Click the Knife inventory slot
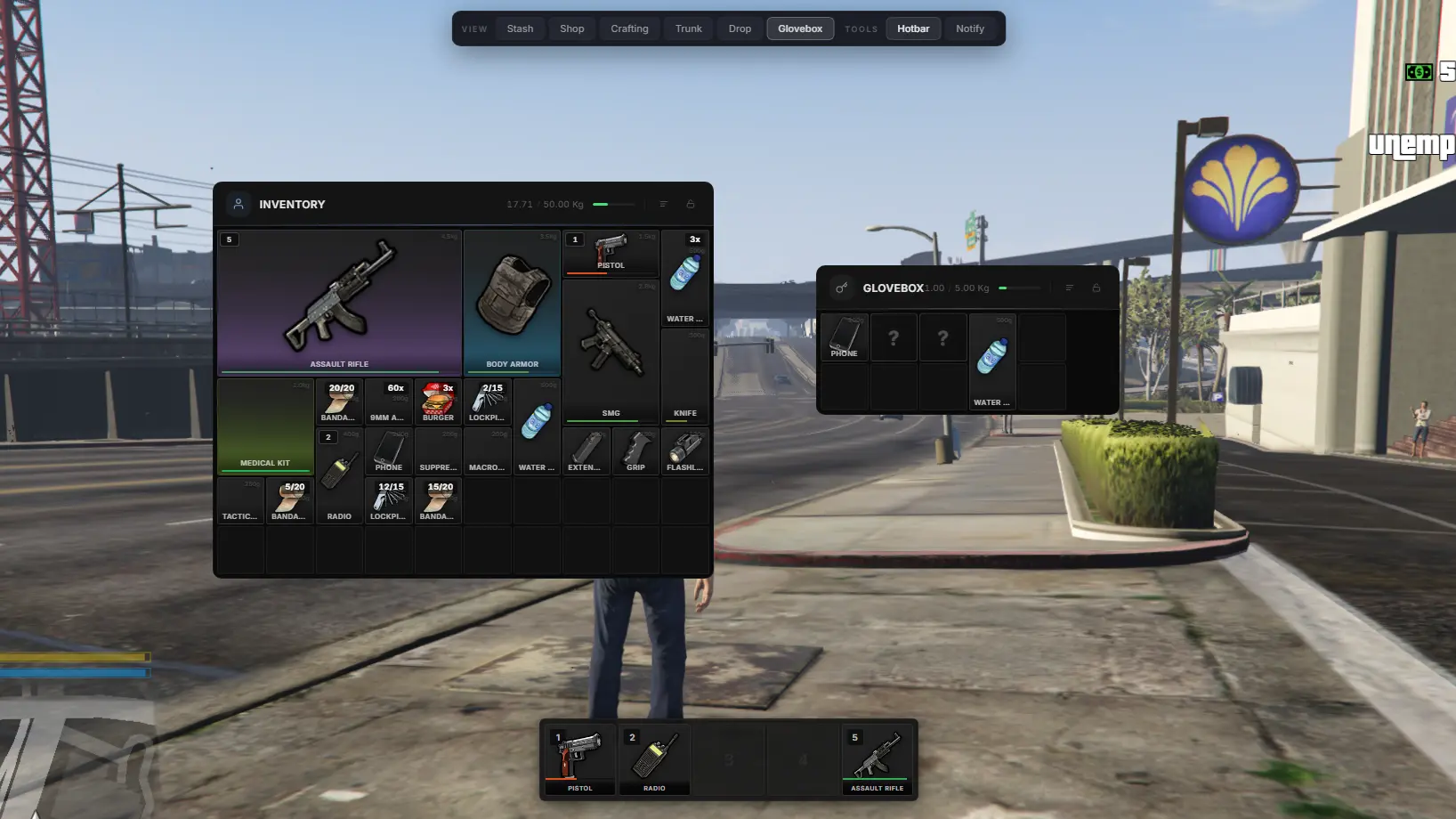 coord(684,376)
